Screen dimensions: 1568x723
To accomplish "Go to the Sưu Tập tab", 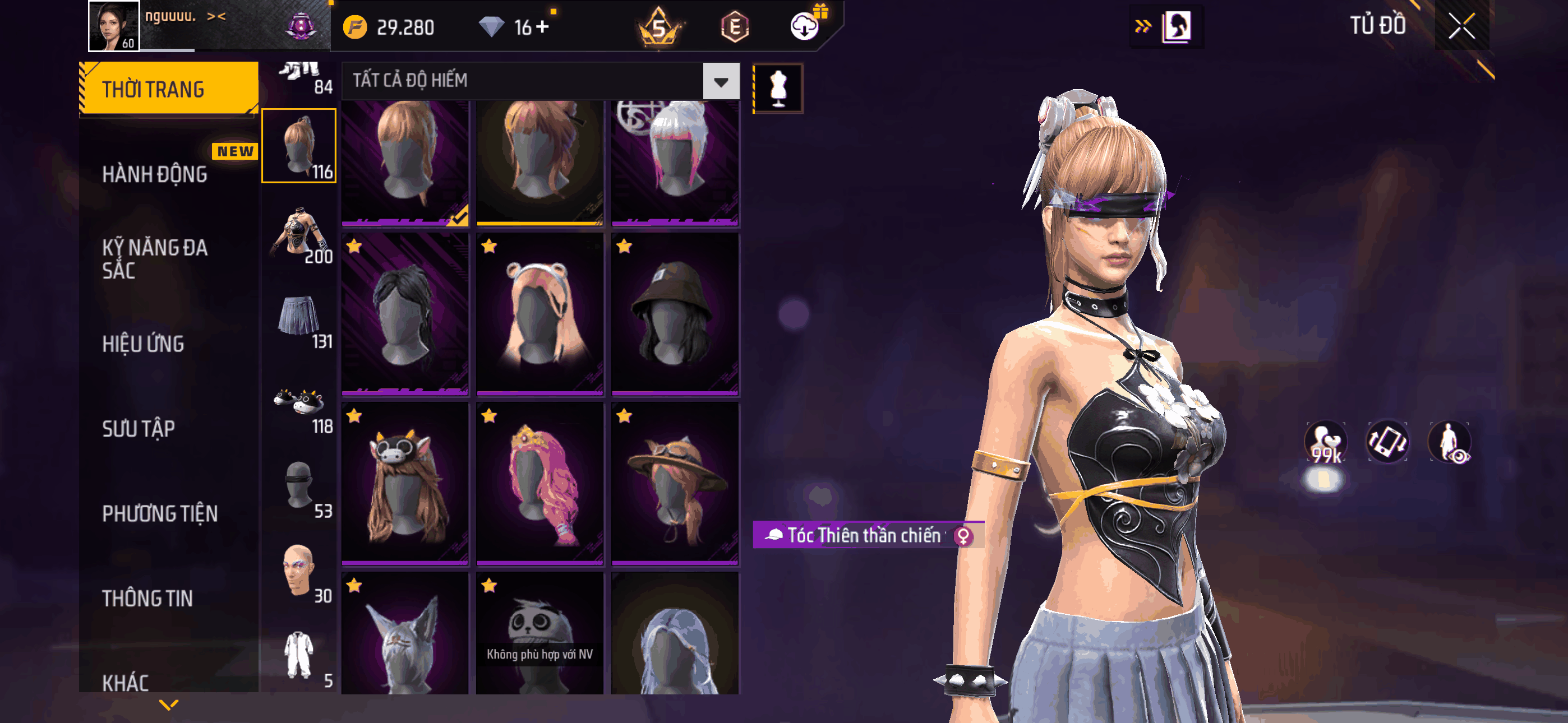I will click(x=138, y=428).
